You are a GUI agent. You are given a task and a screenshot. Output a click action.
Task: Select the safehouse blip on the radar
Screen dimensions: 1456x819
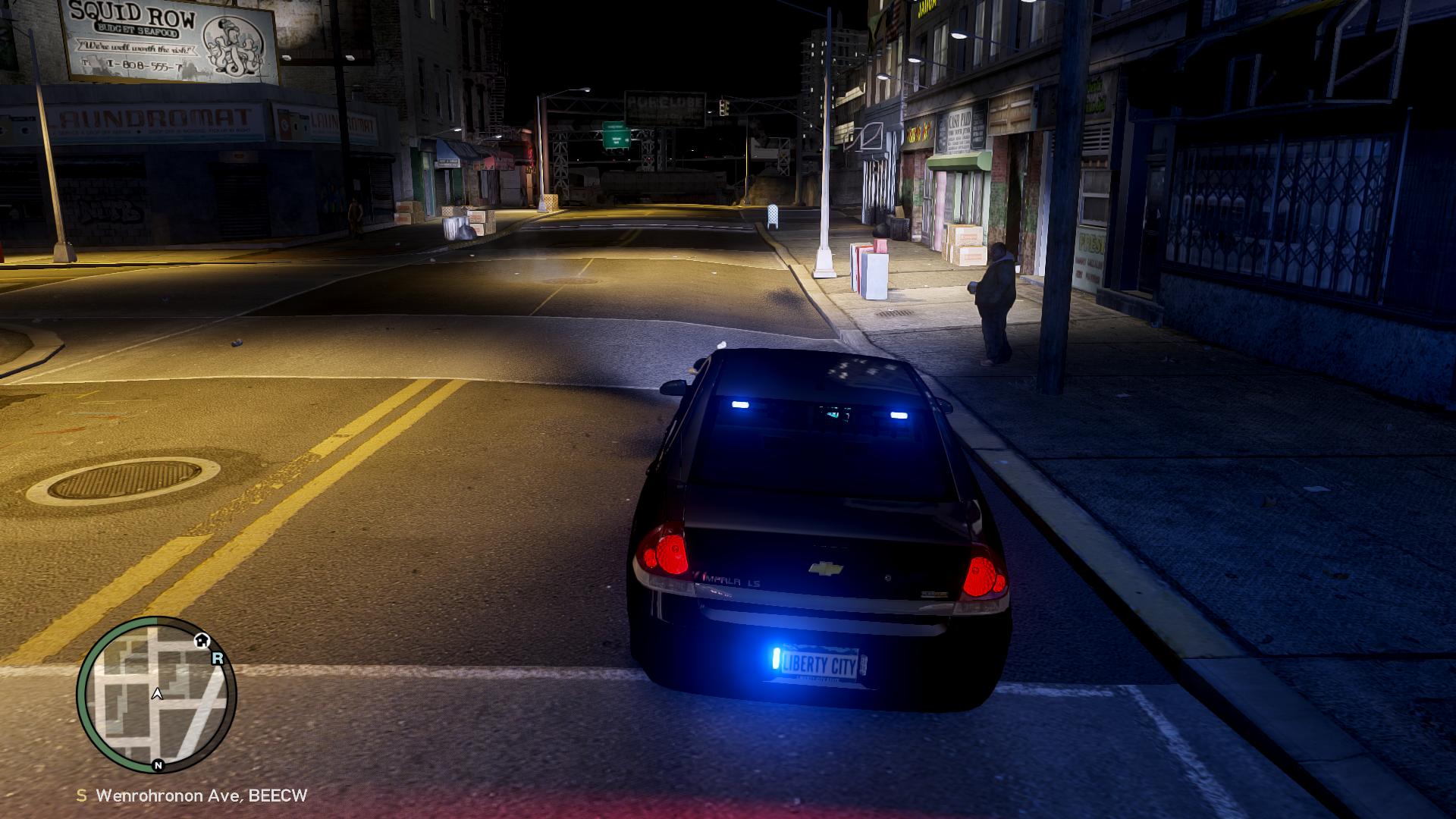202,640
